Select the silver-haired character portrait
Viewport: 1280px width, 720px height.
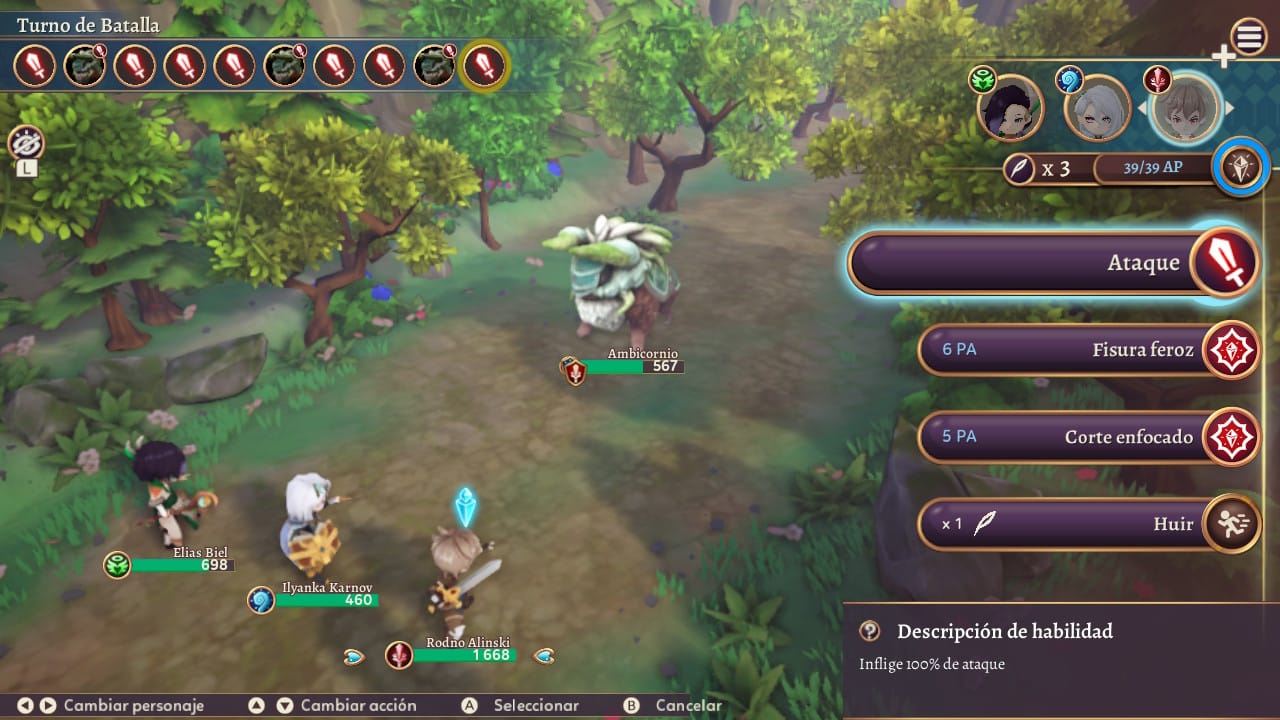tap(1097, 108)
